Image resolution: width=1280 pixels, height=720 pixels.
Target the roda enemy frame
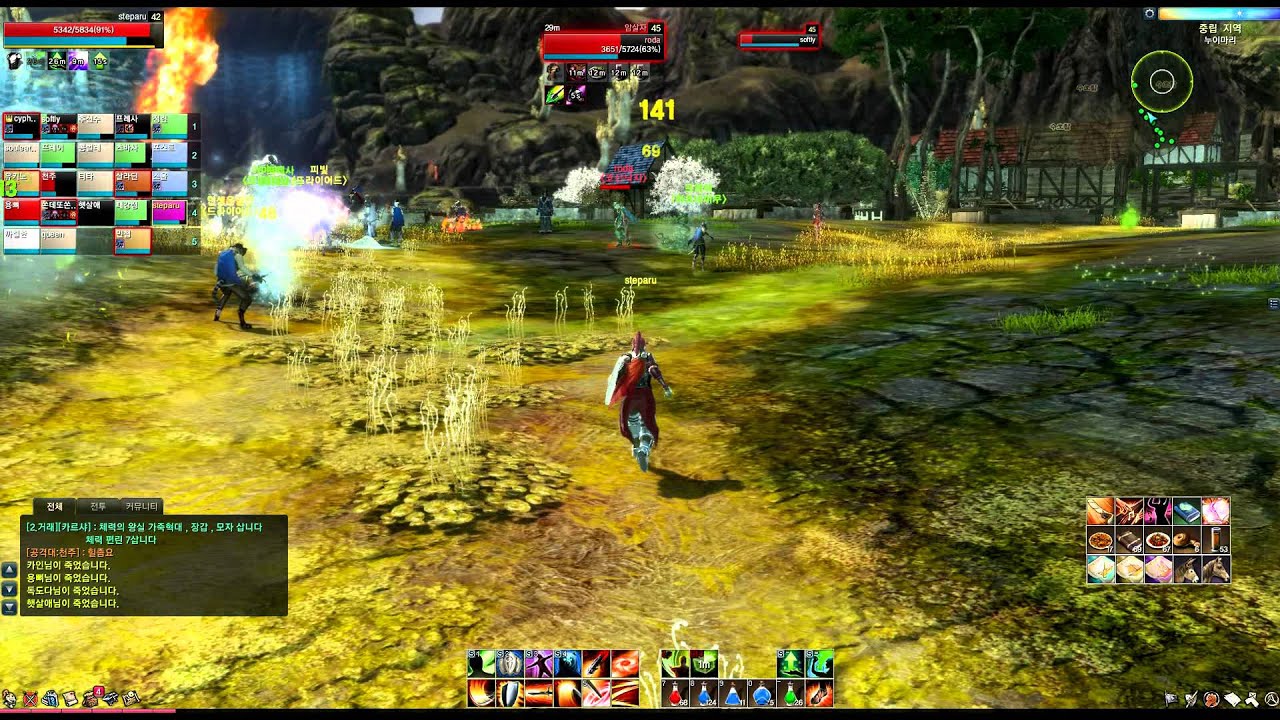(602, 43)
